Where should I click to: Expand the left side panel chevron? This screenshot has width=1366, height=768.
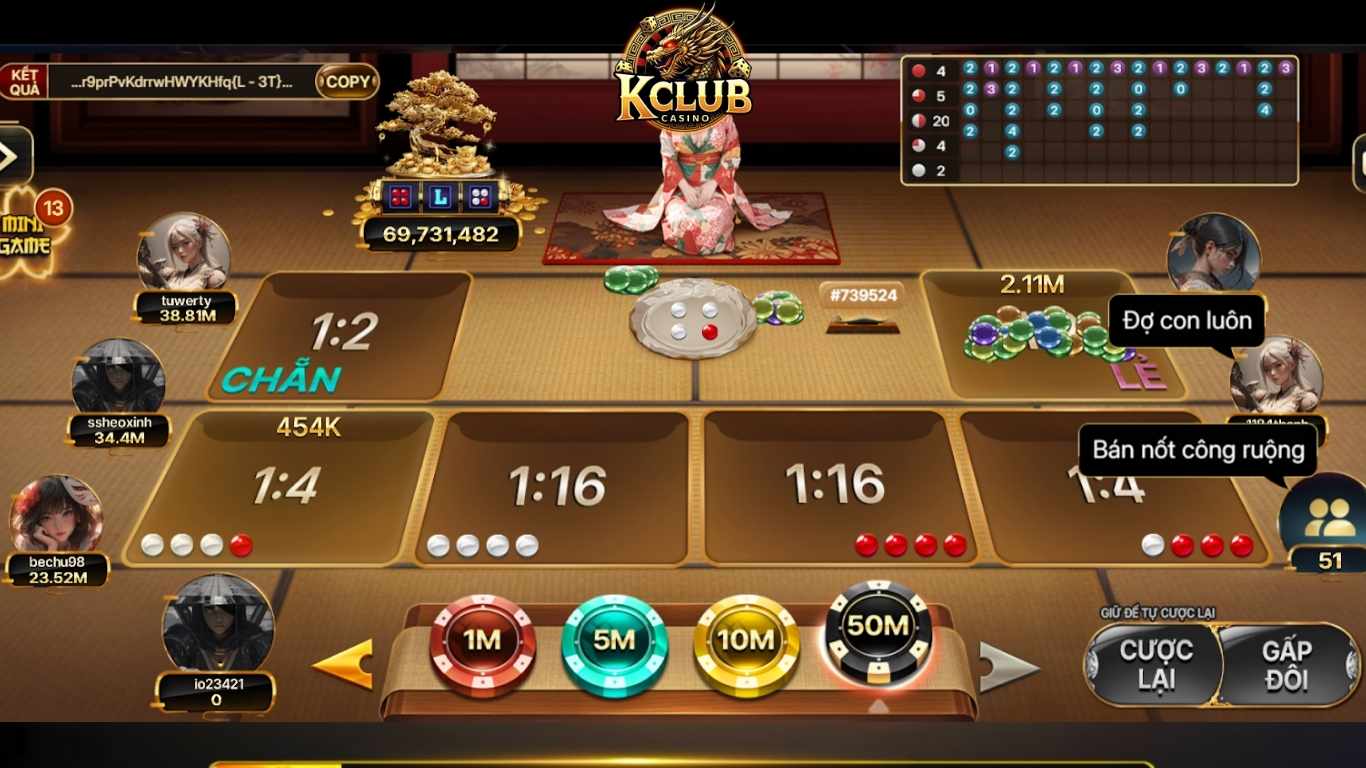click(12, 155)
